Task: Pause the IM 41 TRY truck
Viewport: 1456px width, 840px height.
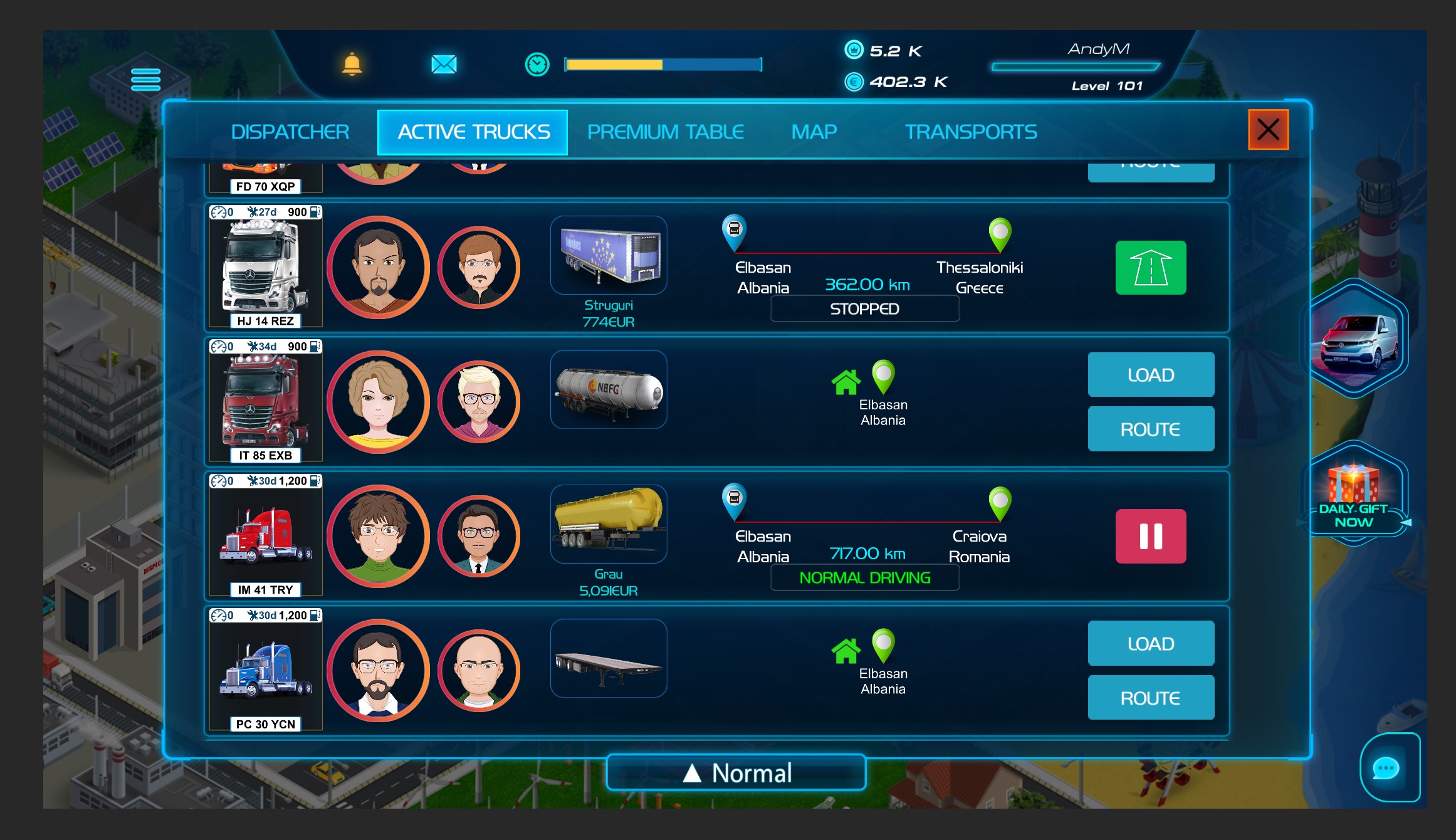Action: click(x=1151, y=537)
